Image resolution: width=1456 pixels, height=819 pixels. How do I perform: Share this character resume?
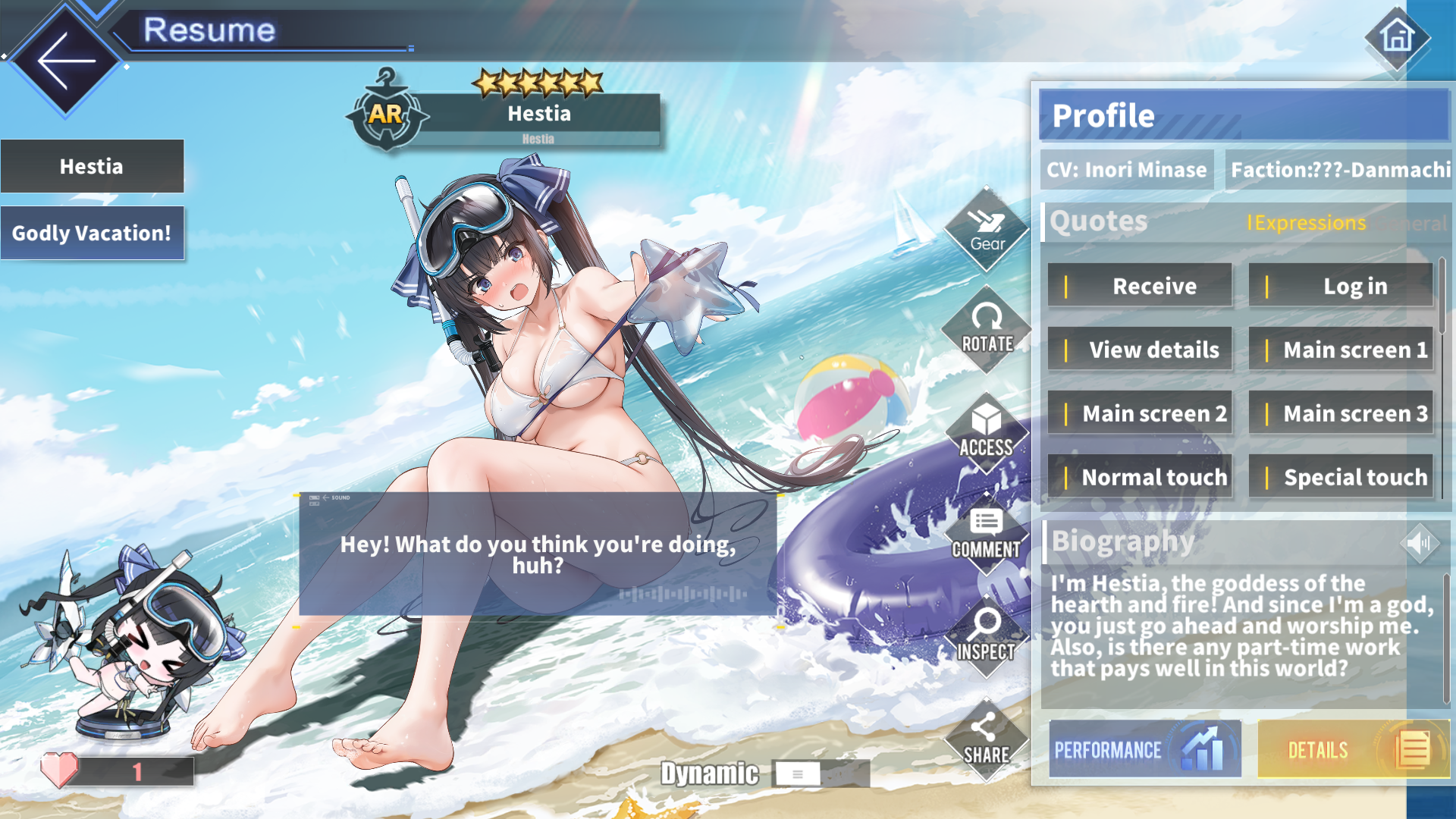(987, 739)
